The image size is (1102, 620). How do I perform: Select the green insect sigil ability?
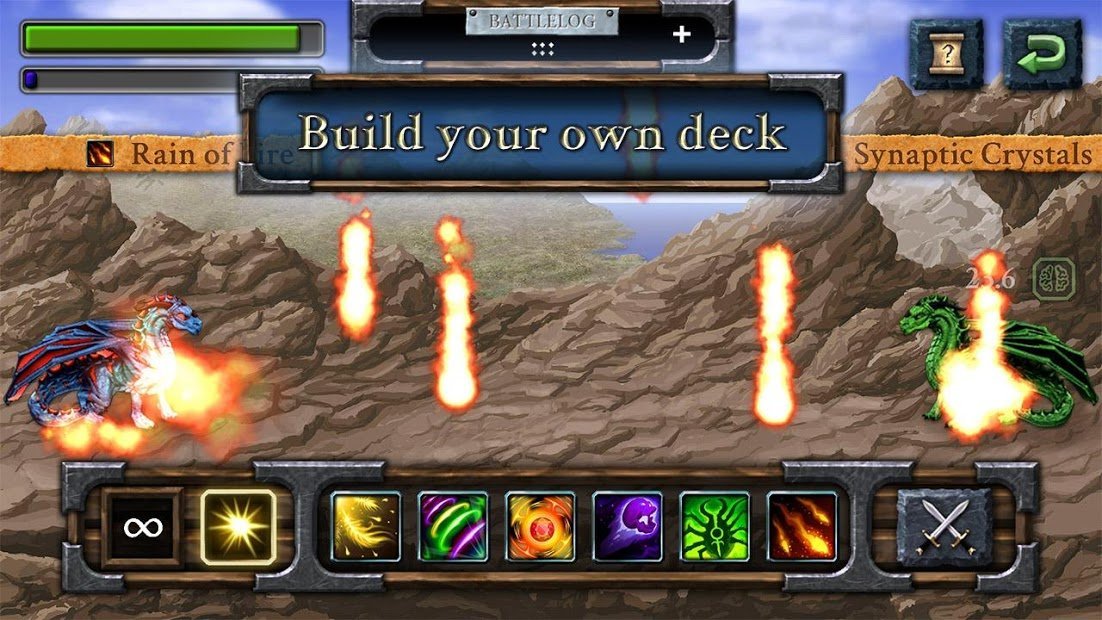[715, 527]
